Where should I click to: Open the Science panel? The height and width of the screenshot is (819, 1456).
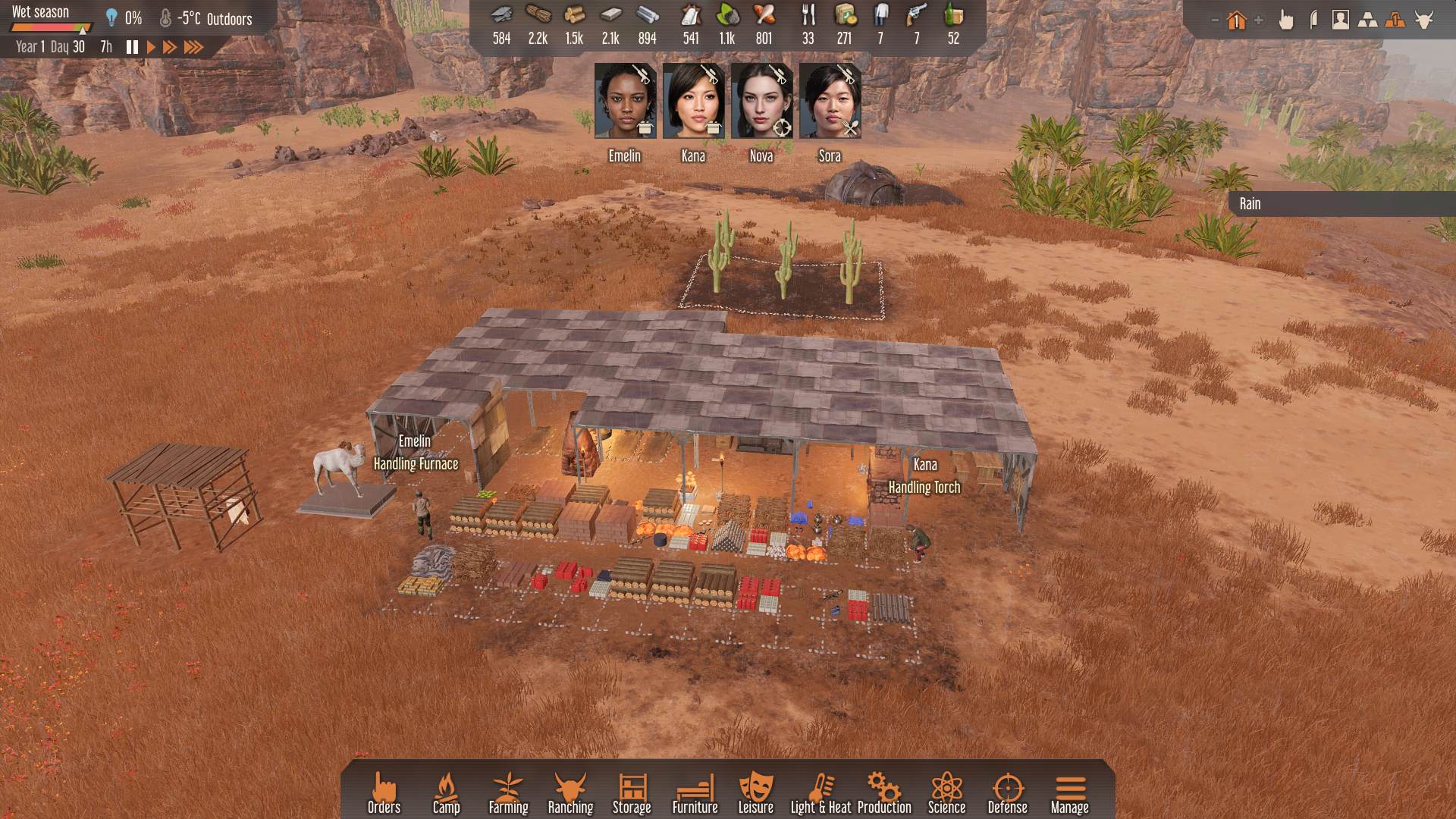[946, 793]
